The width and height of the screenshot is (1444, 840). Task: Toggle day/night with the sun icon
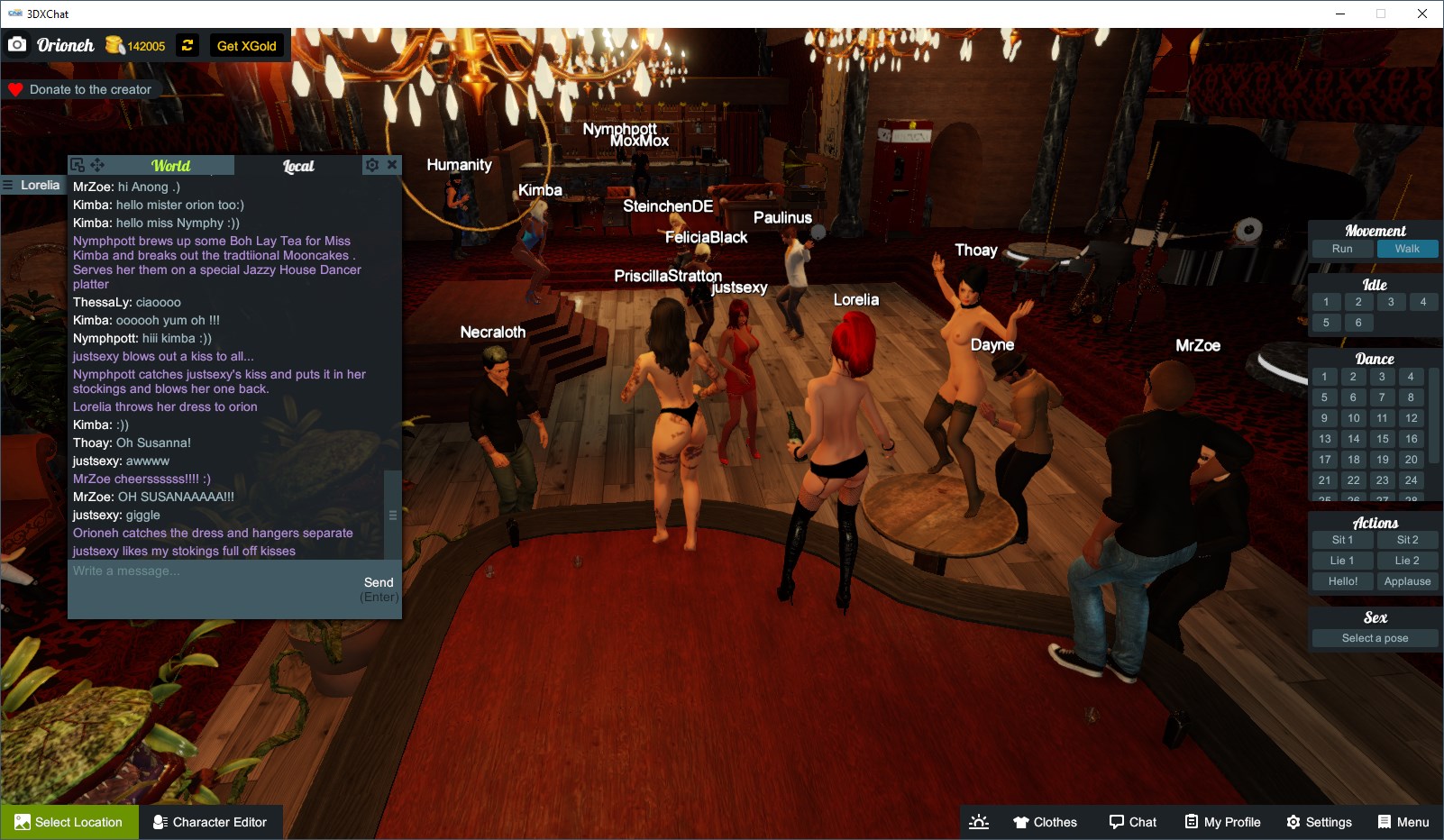(x=978, y=821)
